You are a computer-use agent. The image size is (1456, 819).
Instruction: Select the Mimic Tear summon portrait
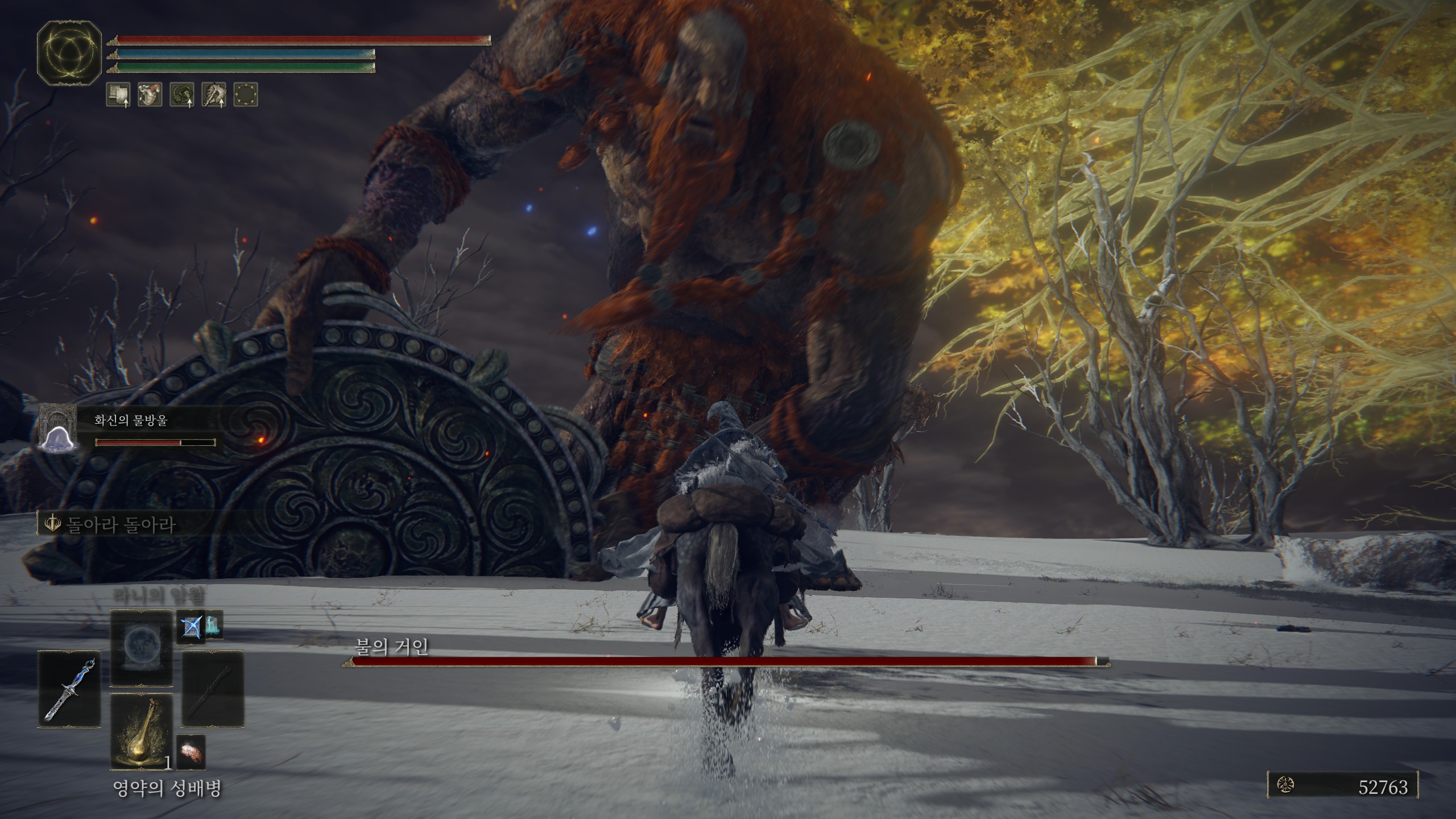click(x=57, y=428)
